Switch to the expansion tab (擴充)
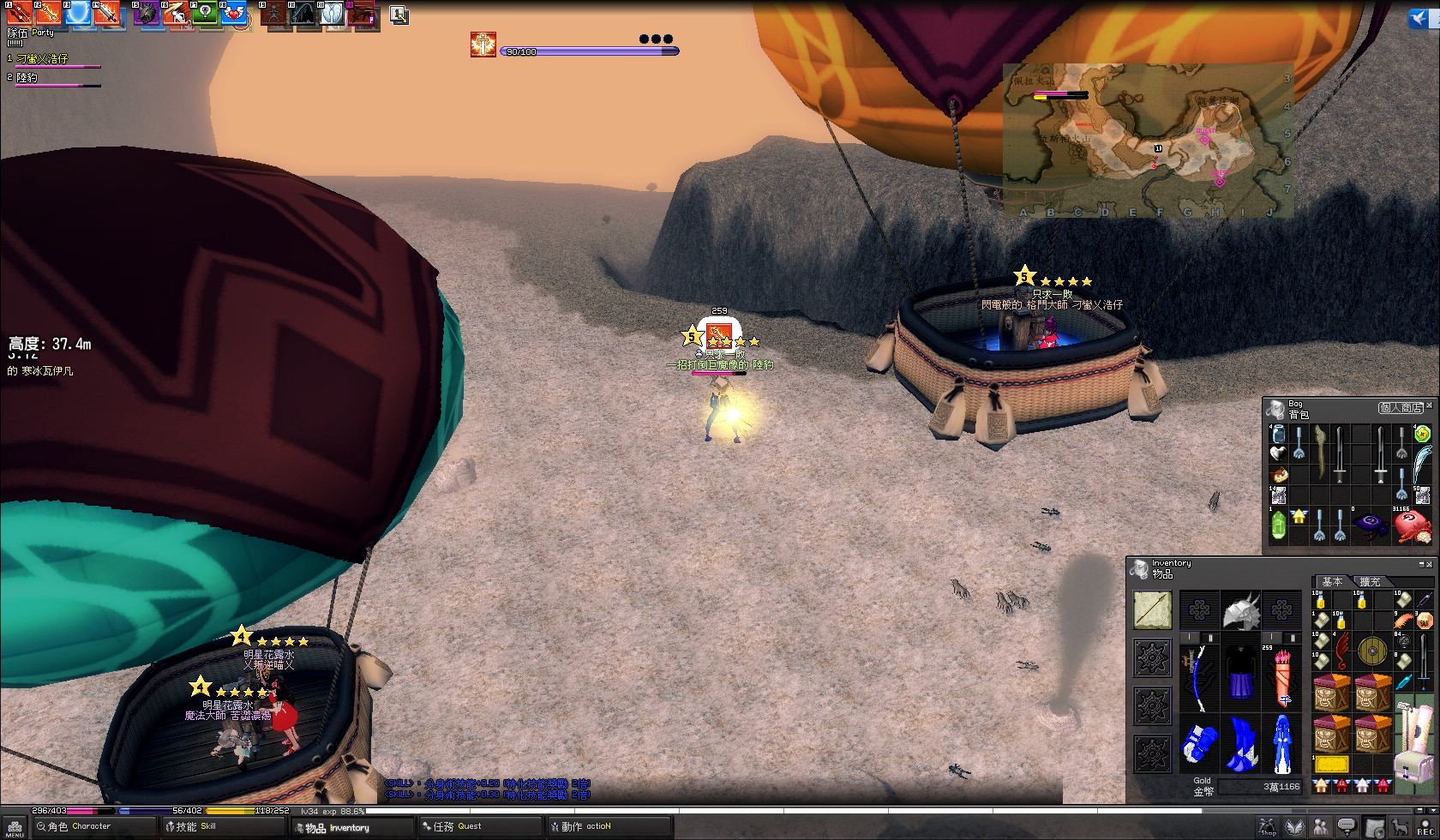The width and height of the screenshot is (1440, 840). pyautogui.click(x=1370, y=581)
